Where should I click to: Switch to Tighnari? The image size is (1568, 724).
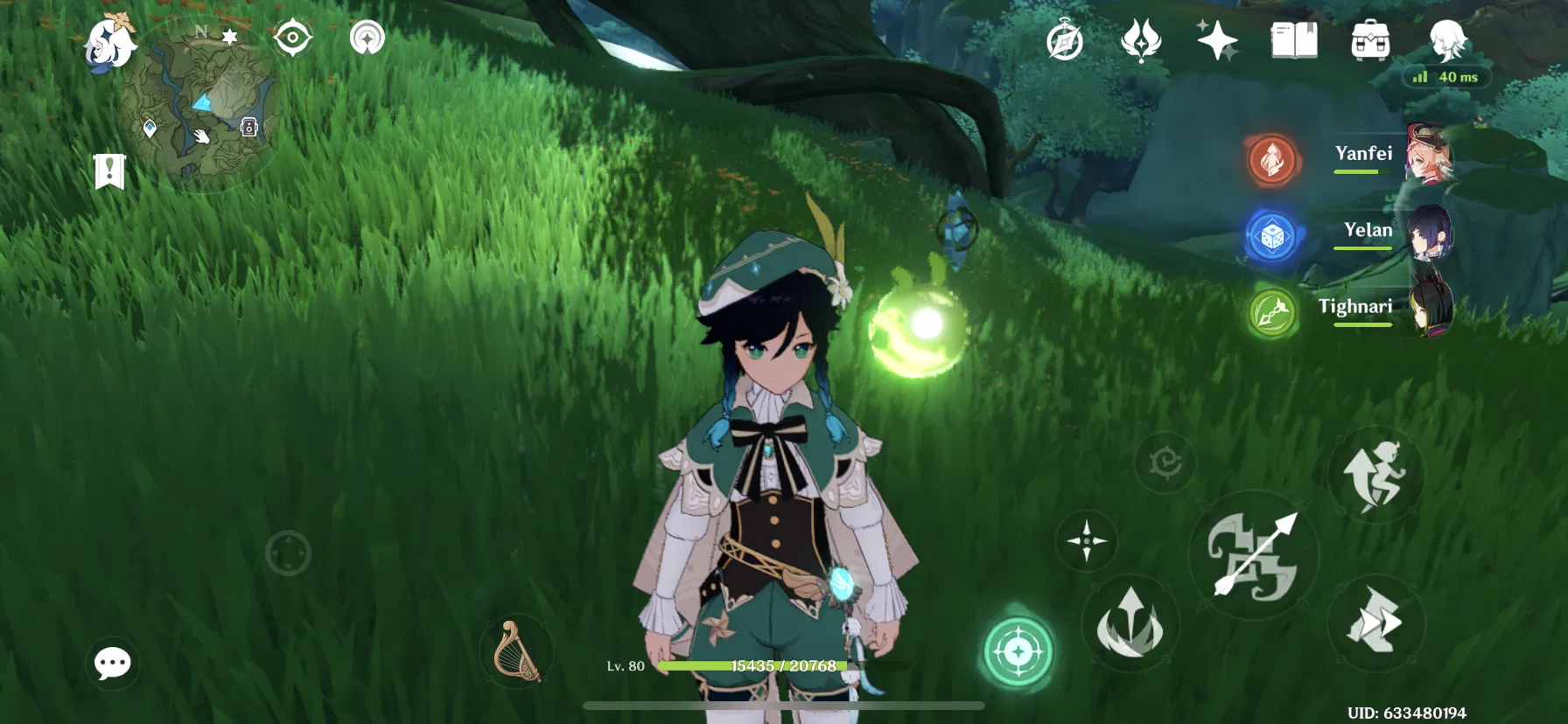point(1355,308)
